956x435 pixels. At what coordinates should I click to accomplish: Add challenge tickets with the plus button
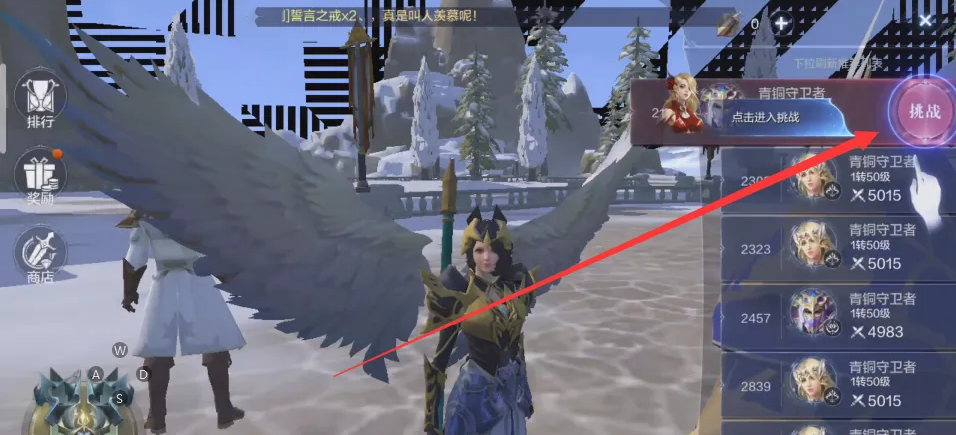click(781, 23)
